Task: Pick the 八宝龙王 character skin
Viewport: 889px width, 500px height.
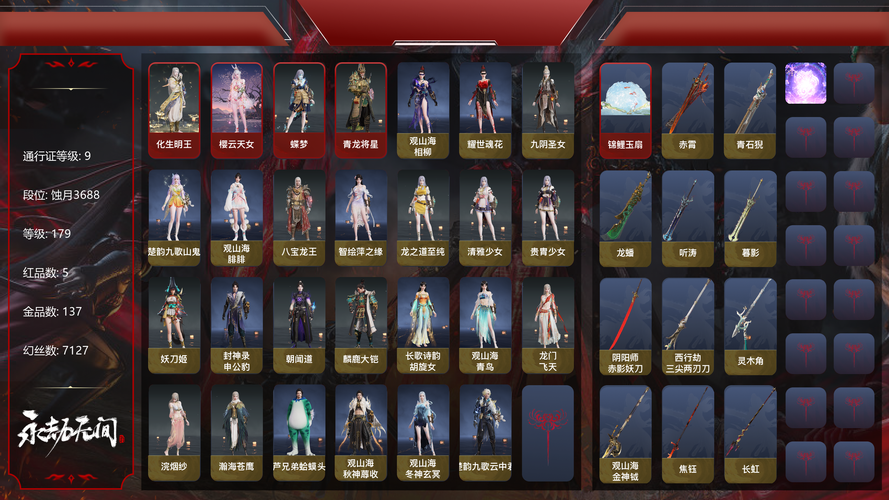Action: coord(298,215)
